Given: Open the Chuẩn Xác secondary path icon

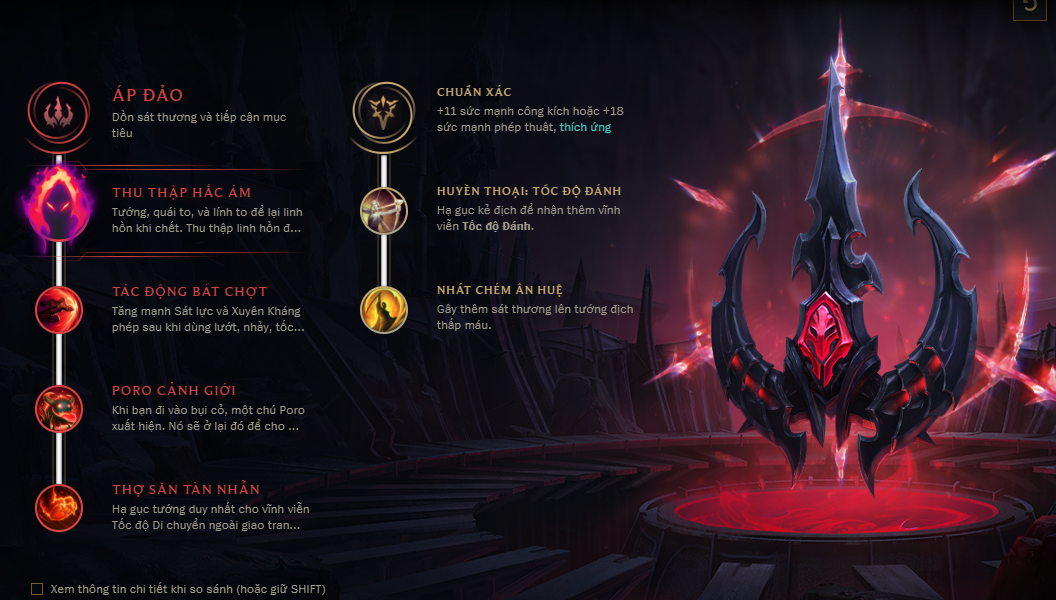Looking at the screenshot, I should [383, 111].
